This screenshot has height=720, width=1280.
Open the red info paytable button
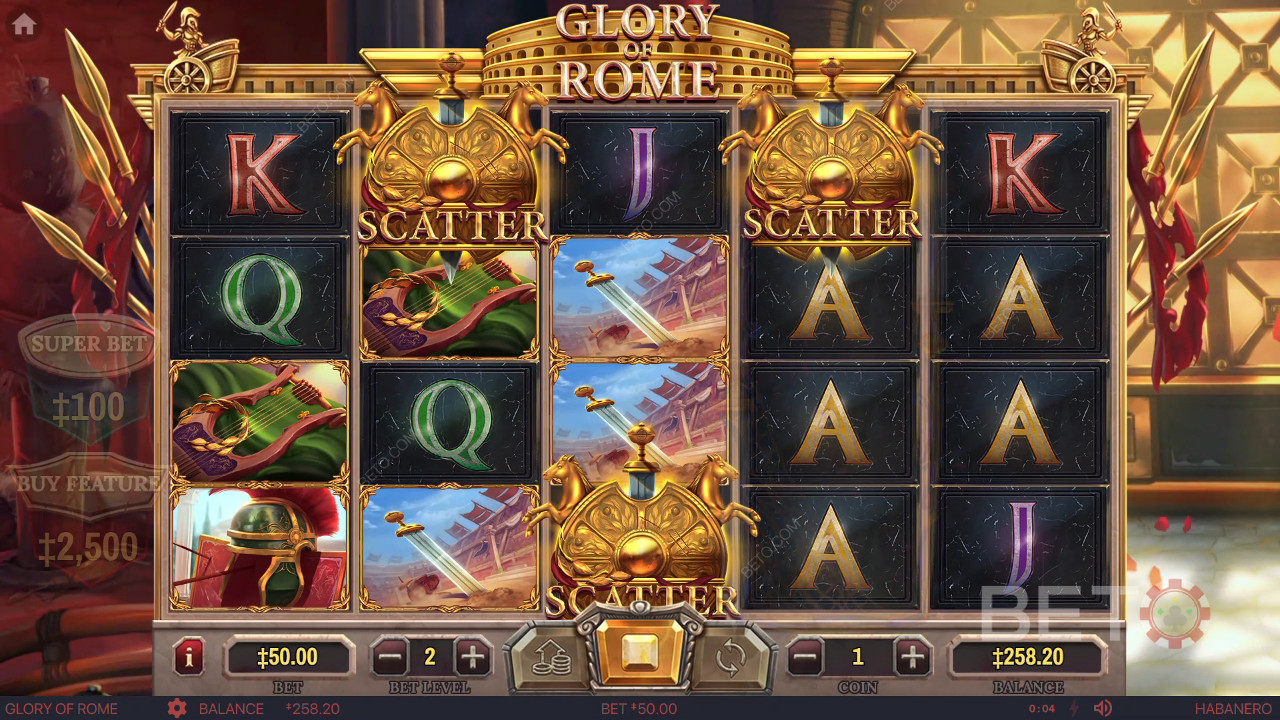pos(189,657)
